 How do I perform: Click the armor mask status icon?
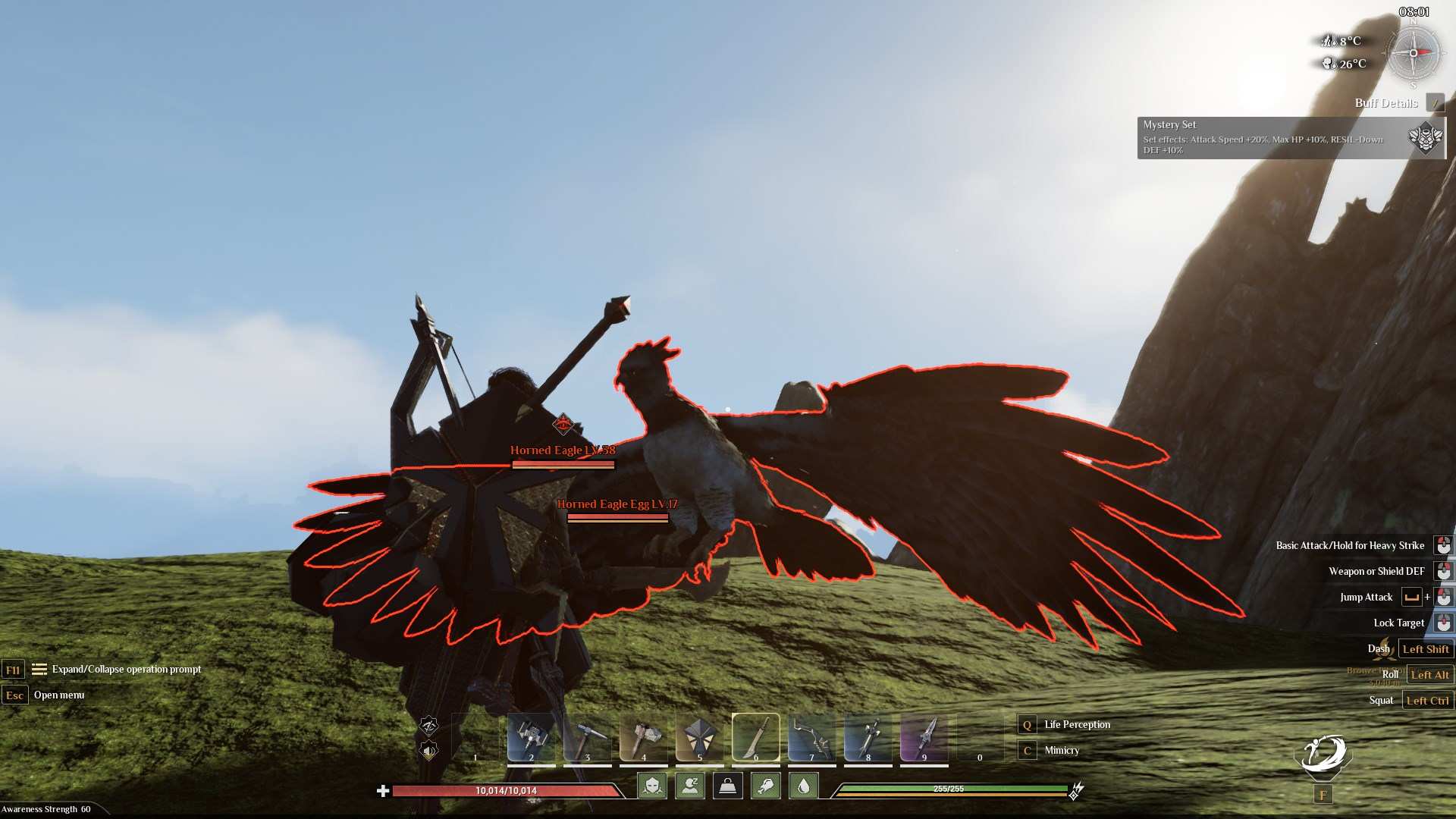(652, 786)
